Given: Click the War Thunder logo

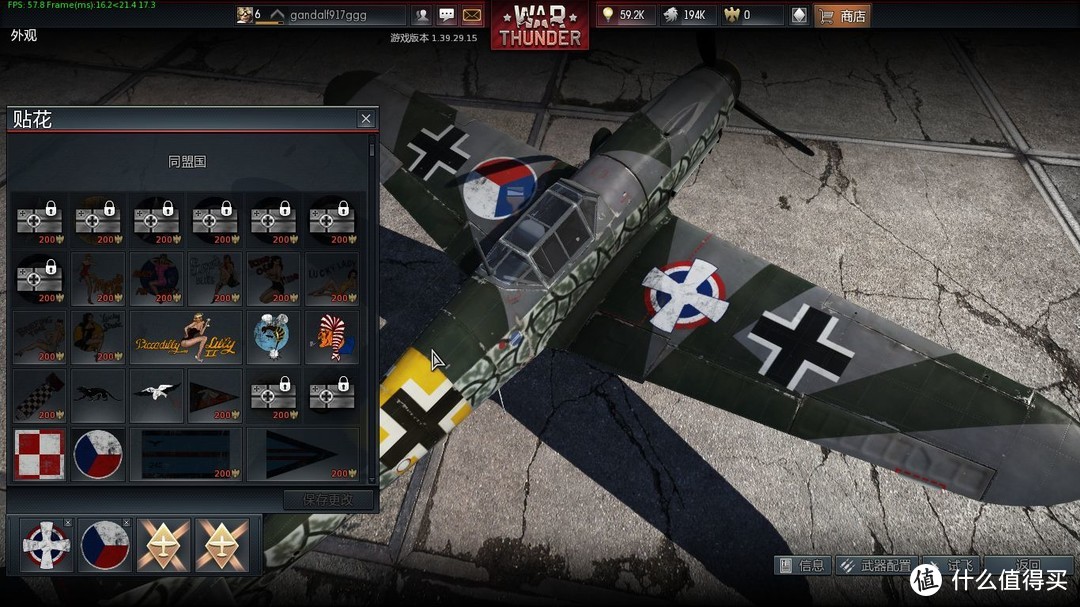Looking at the screenshot, I should (540, 26).
